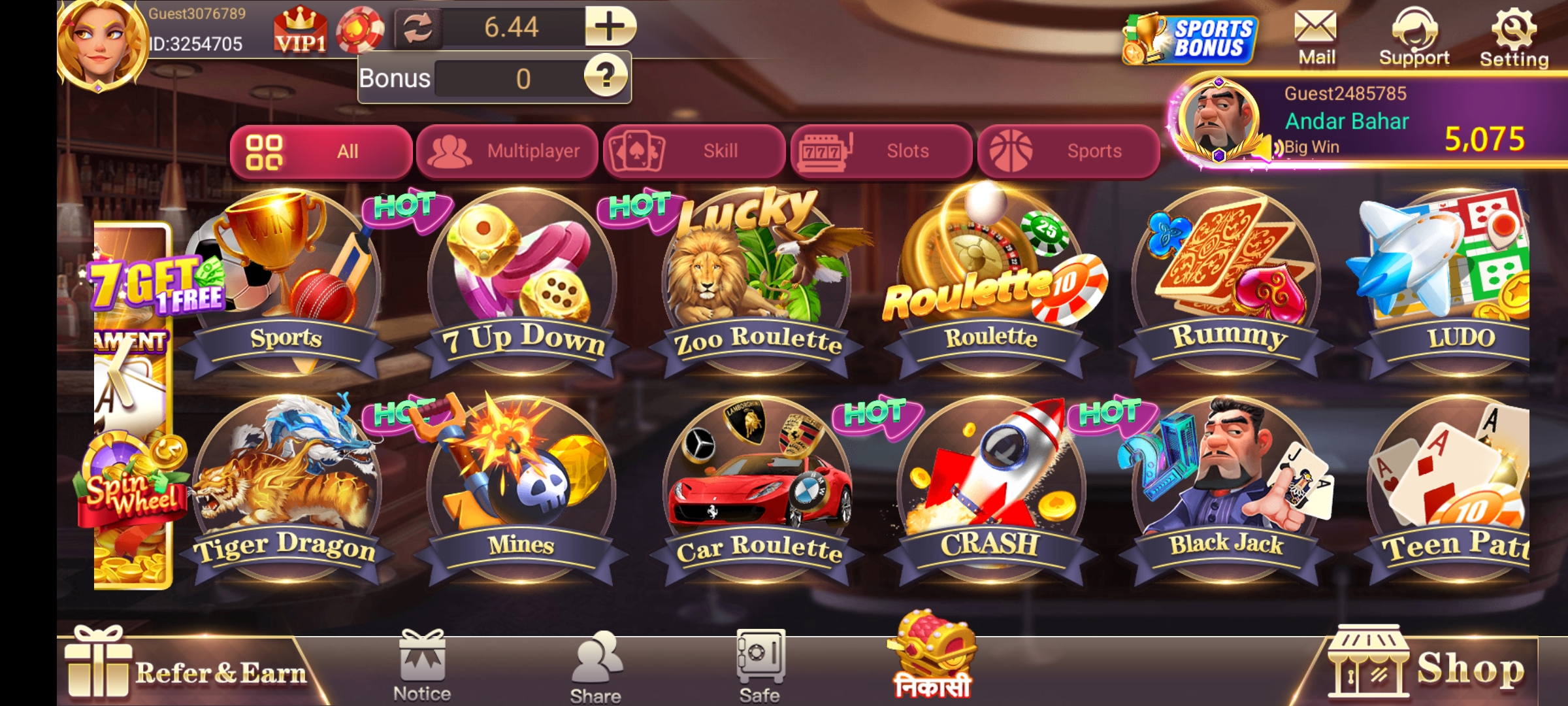Viewport: 1568px width, 706px height.
Task: Switch to the Multiplayer tab
Action: pyautogui.click(x=508, y=151)
